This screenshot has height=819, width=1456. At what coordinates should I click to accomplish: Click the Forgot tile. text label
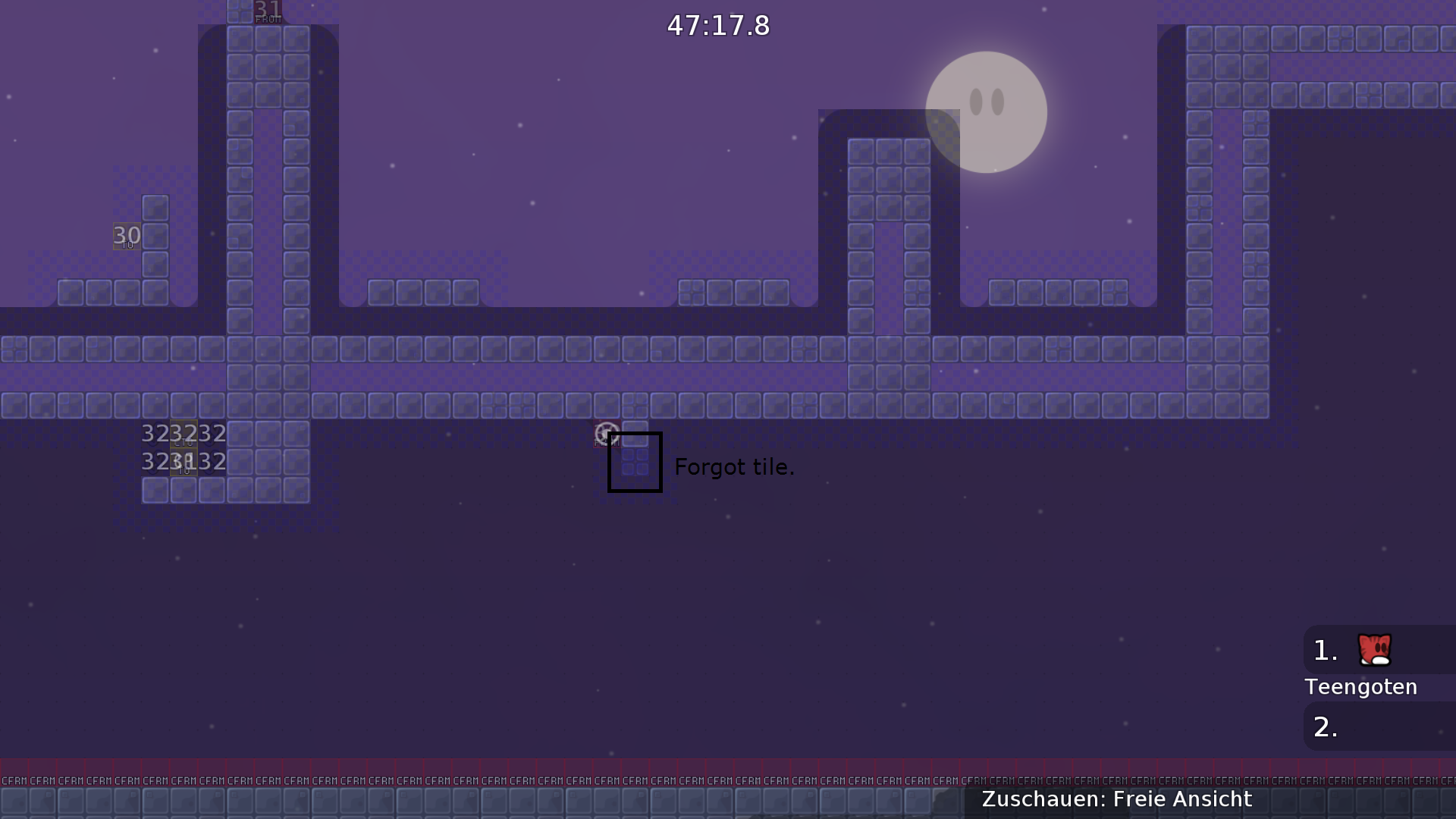click(734, 467)
